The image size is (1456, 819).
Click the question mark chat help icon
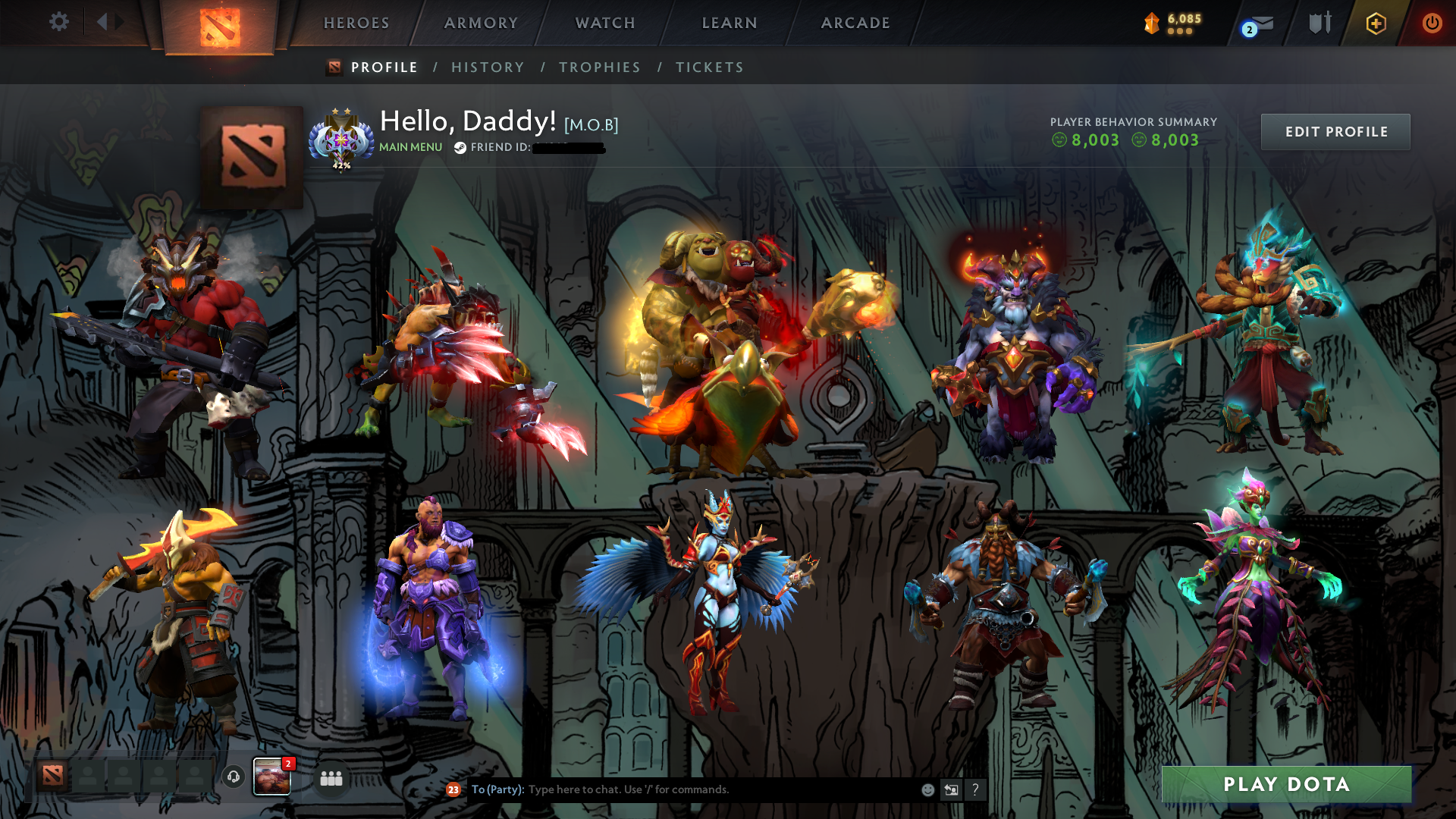[x=975, y=789]
